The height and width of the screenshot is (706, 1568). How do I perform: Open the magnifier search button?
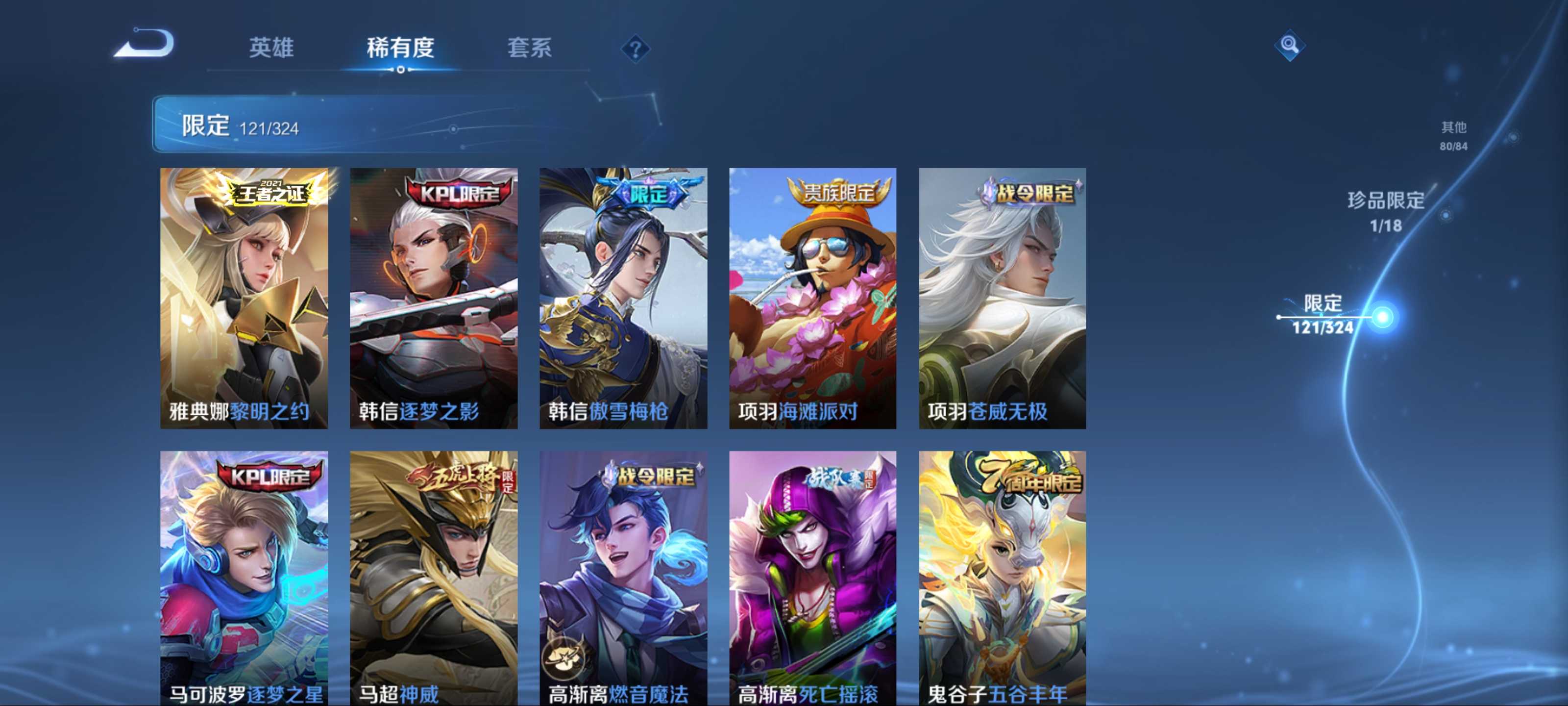(1289, 45)
